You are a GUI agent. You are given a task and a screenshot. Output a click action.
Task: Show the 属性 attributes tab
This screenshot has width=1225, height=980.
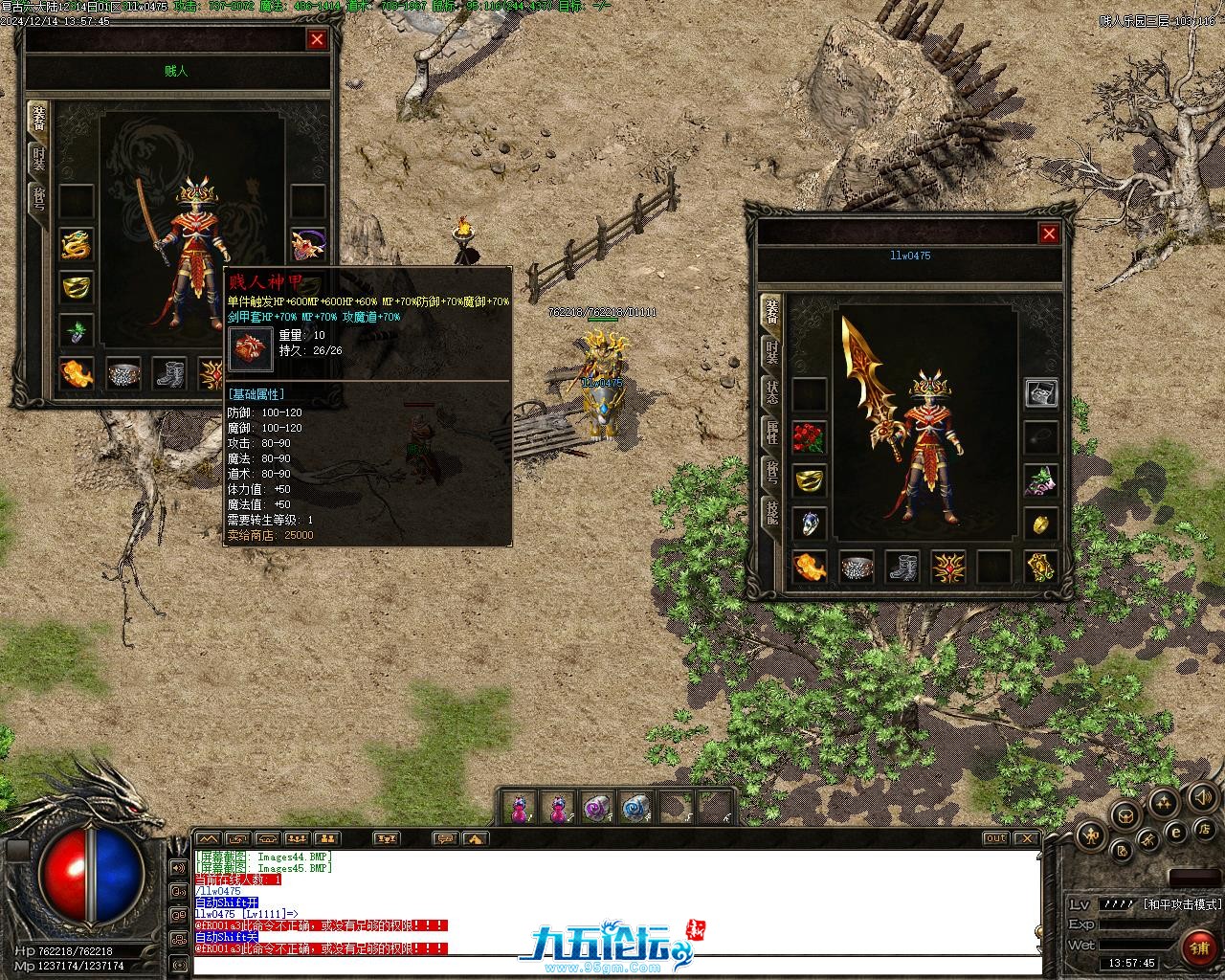coord(771,433)
